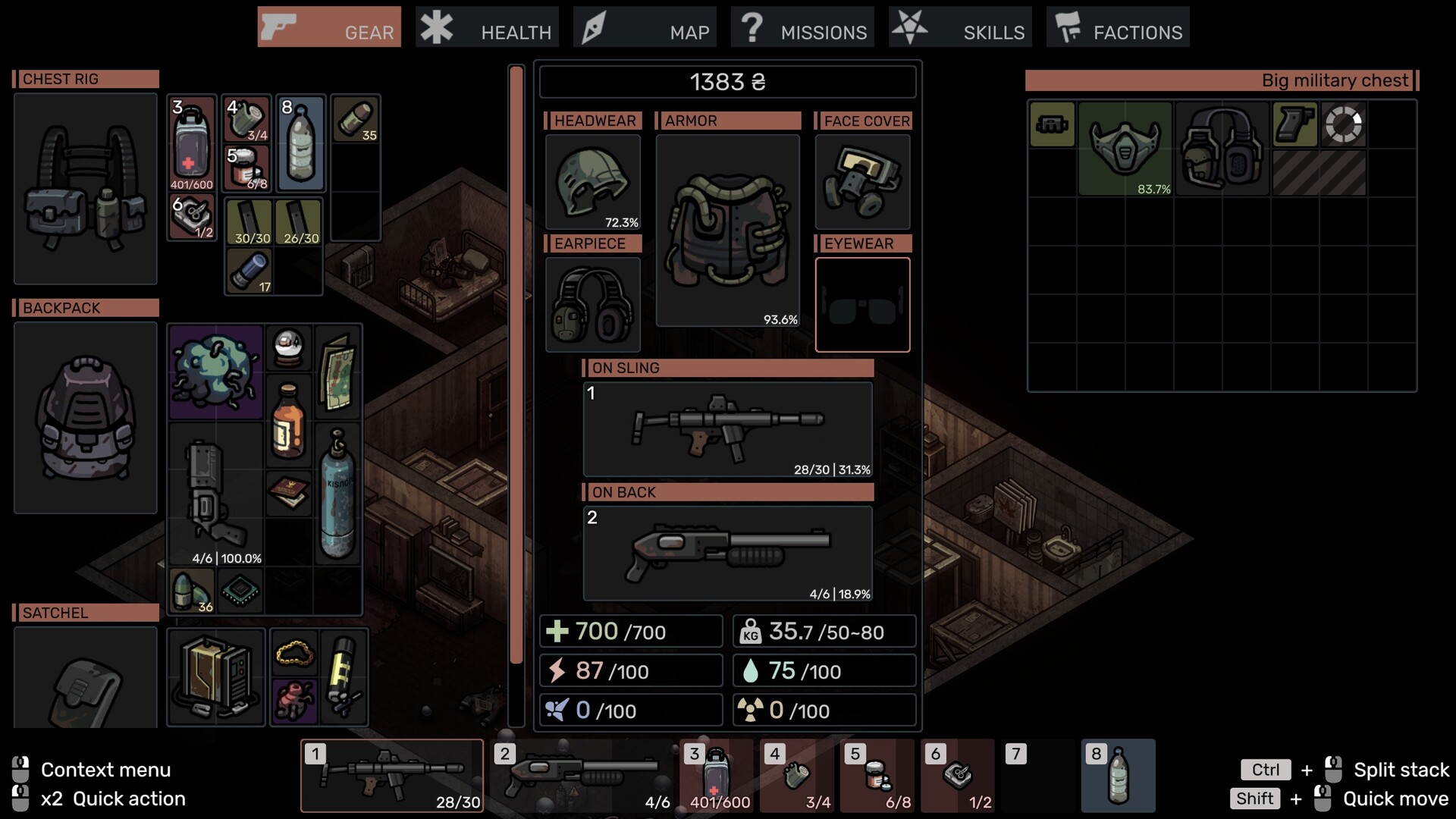Select the equipped helmet in Headwear slot
Screen dimensions: 1456x819
[x=592, y=180]
